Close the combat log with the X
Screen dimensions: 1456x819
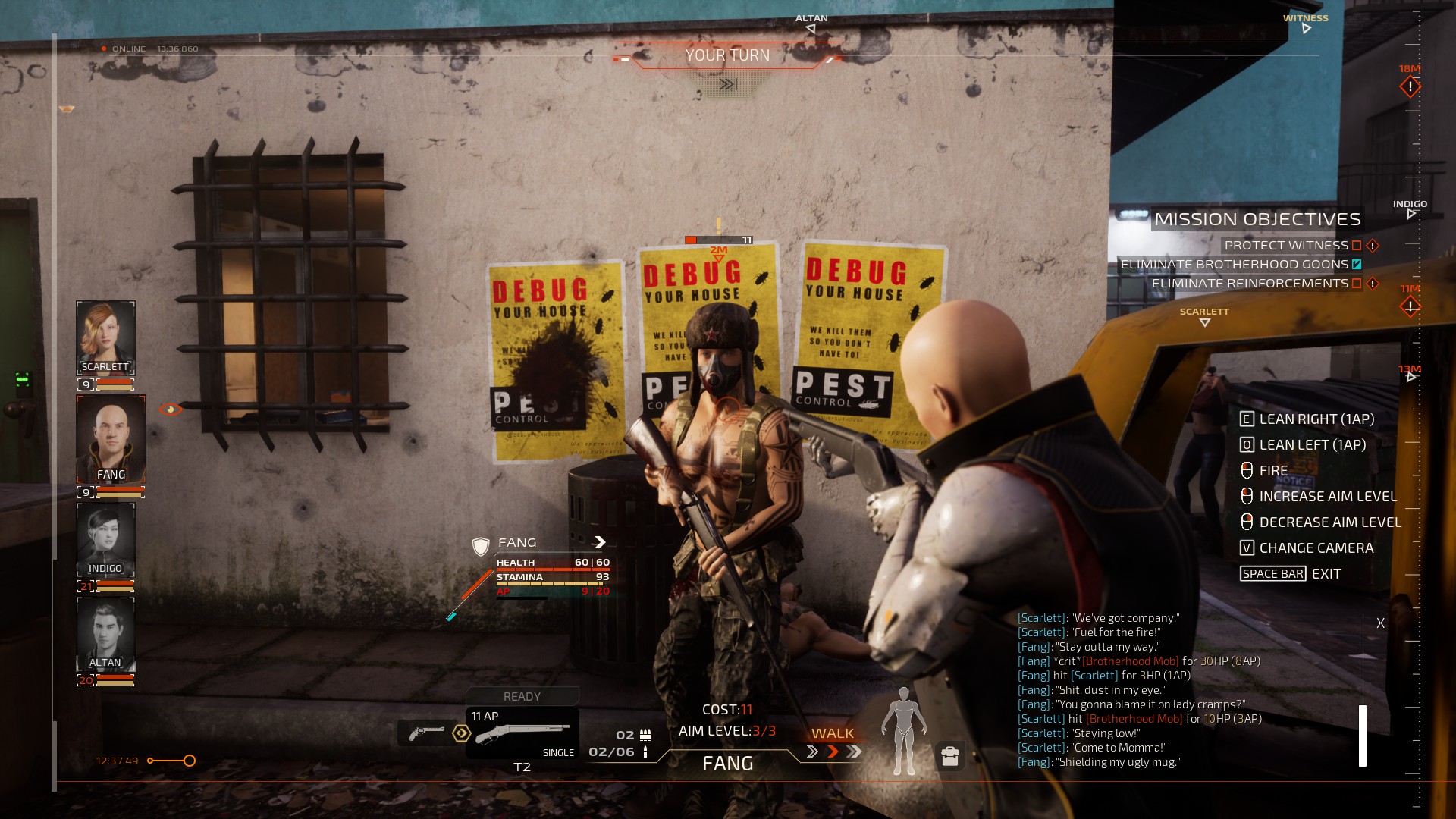click(1380, 623)
